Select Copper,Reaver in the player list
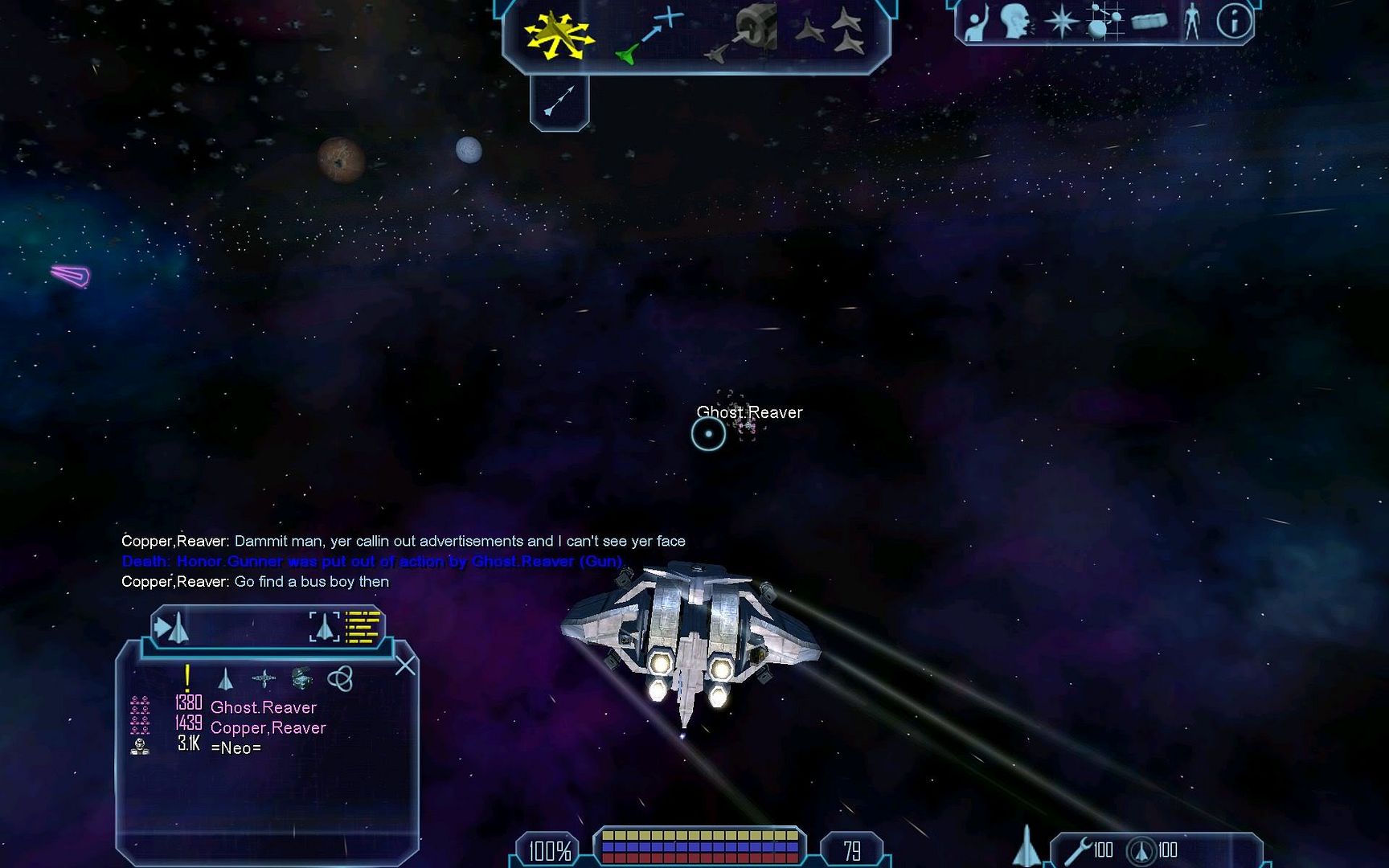The image size is (1389, 868). 268,727
